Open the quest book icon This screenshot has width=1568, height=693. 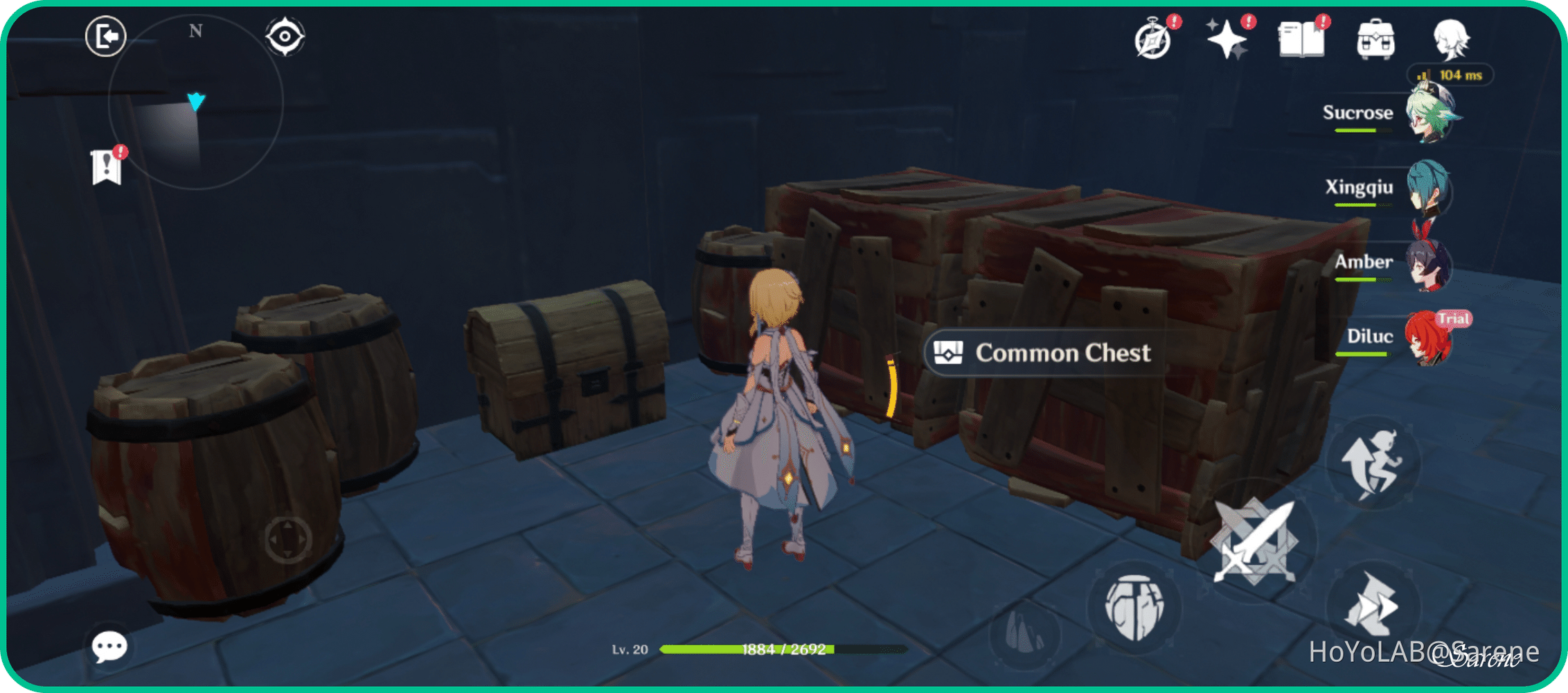[x=1302, y=40]
